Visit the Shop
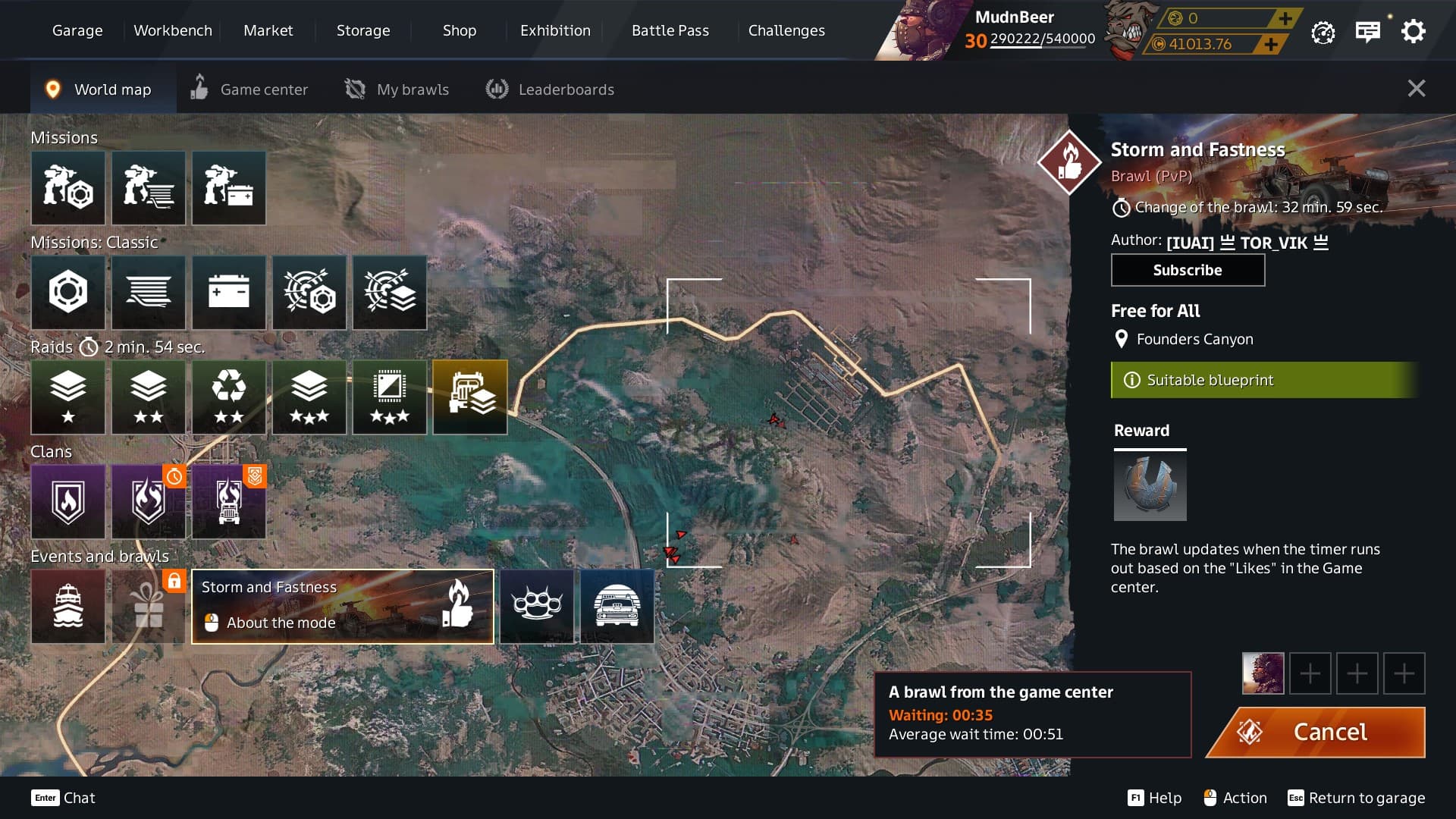The width and height of the screenshot is (1456, 819). (459, 30)
